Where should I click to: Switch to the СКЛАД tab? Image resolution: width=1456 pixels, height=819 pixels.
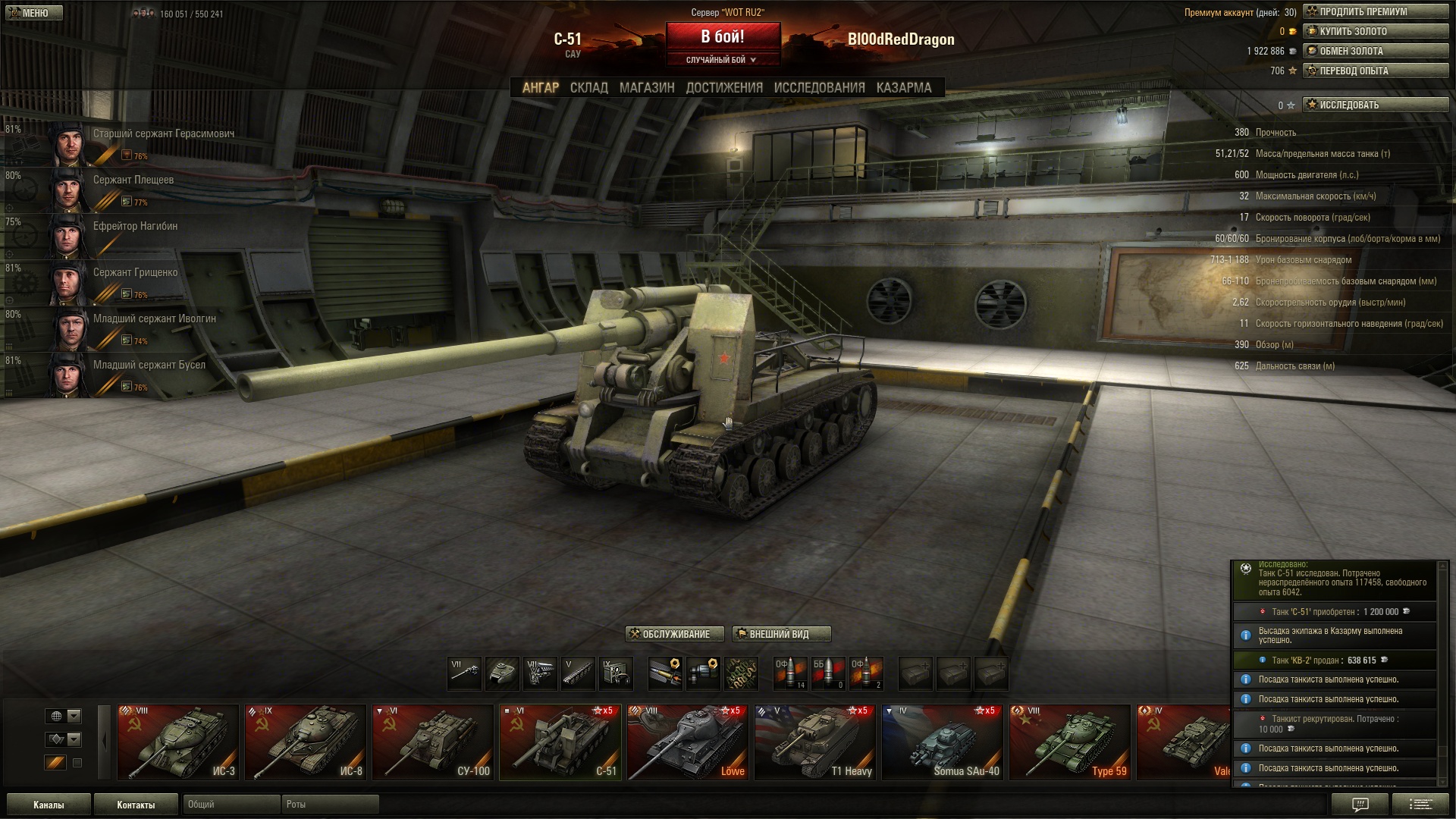tap(588, 88)
